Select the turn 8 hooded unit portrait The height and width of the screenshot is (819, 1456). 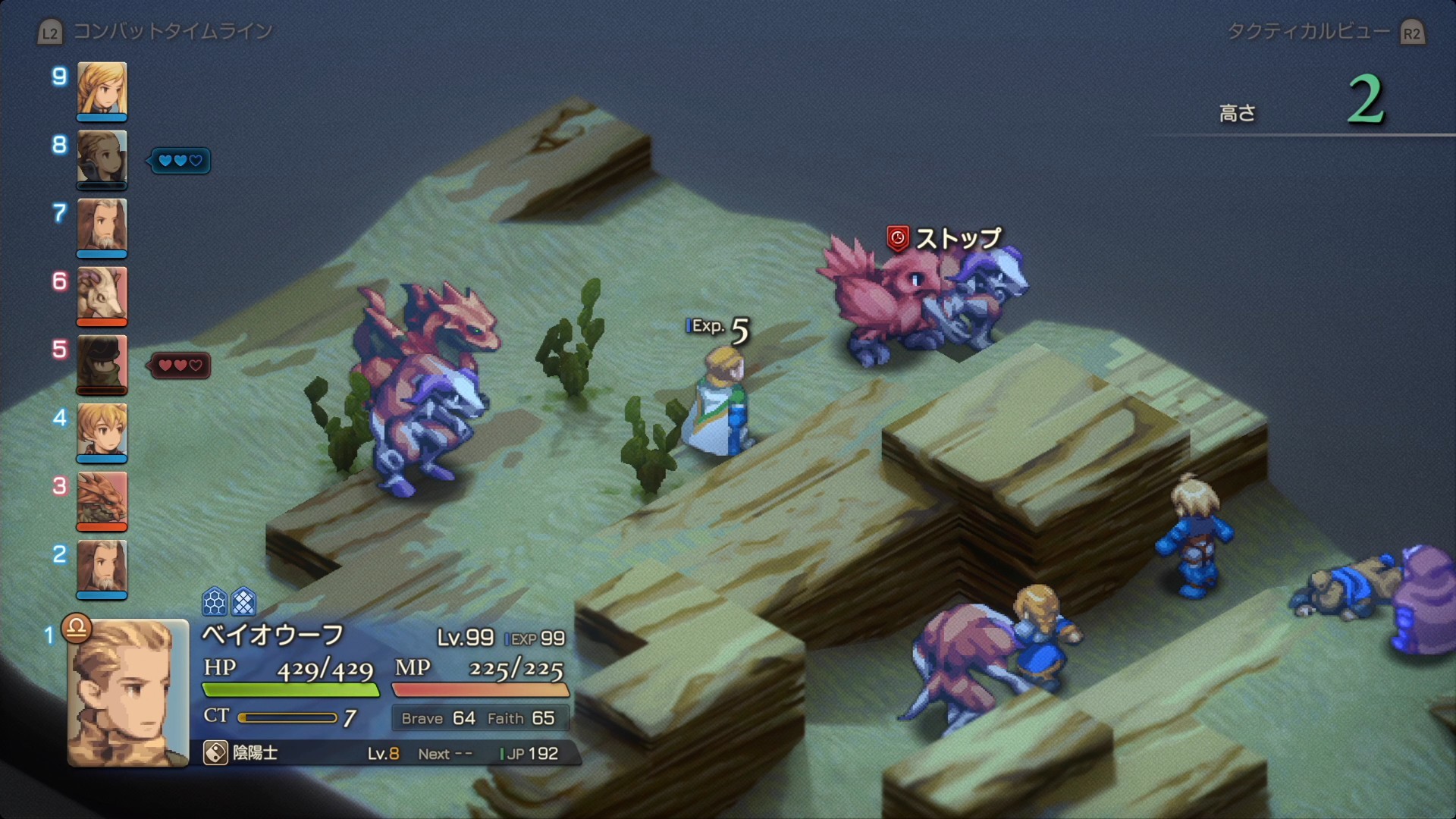pyautogui.click(x=102, y=158)
